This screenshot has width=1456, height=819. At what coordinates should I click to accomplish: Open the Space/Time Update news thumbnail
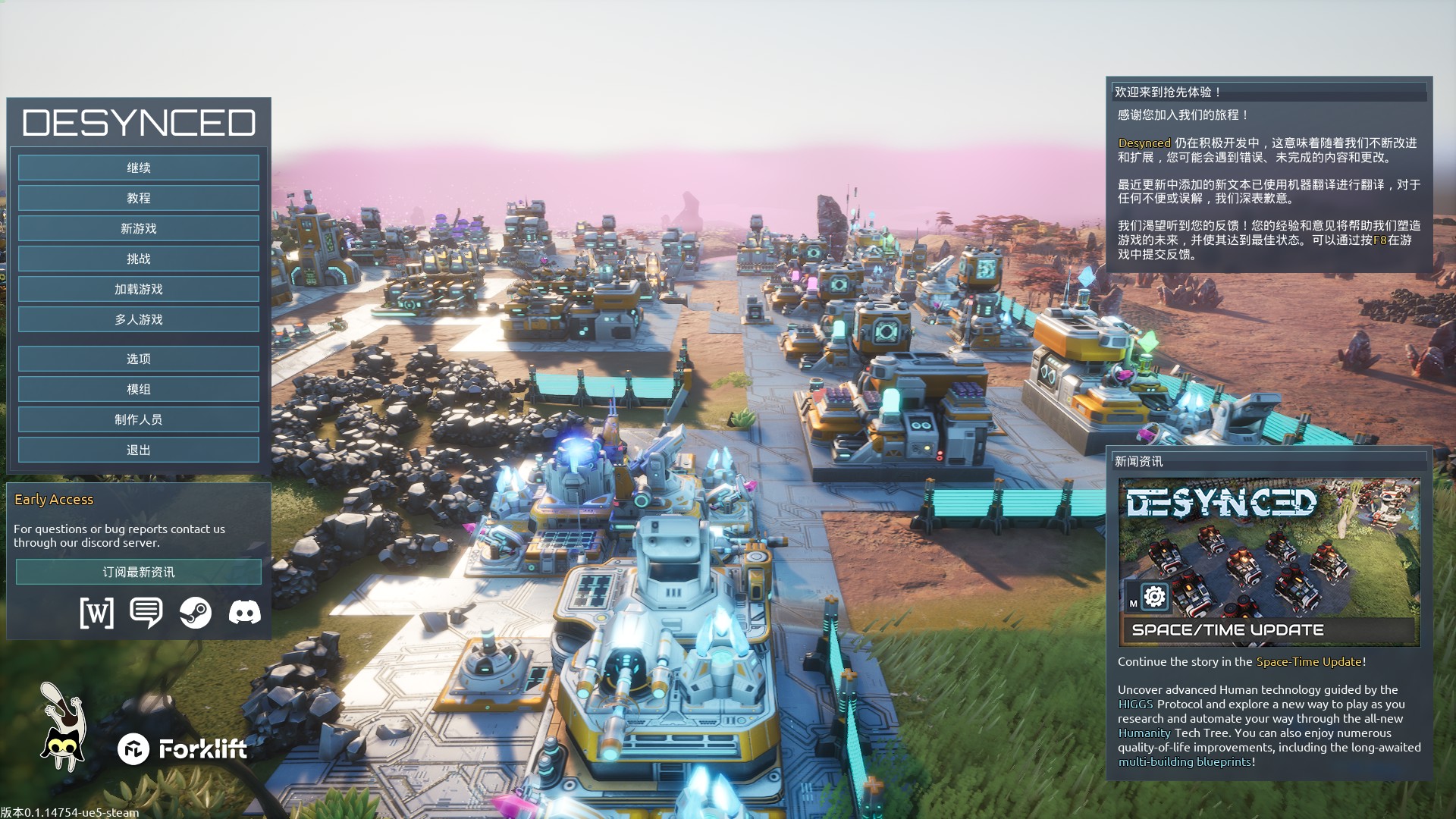click(x=1269, y=561)
